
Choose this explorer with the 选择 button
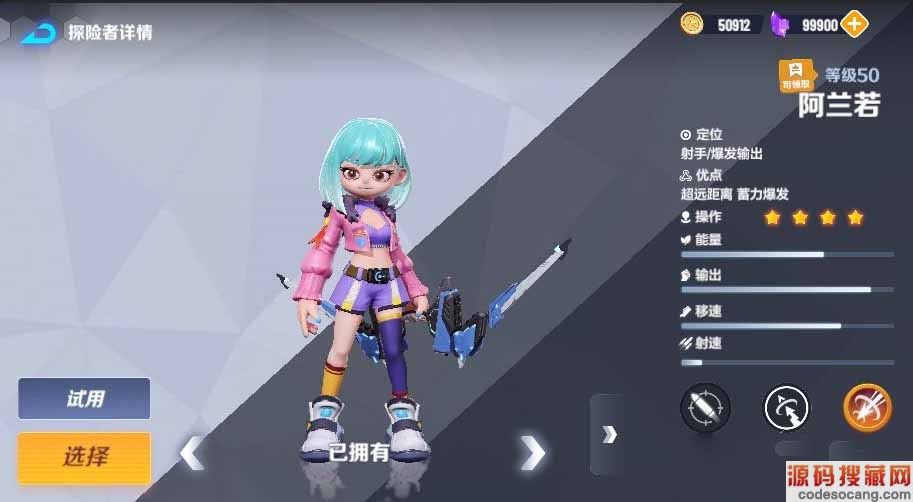84,457
